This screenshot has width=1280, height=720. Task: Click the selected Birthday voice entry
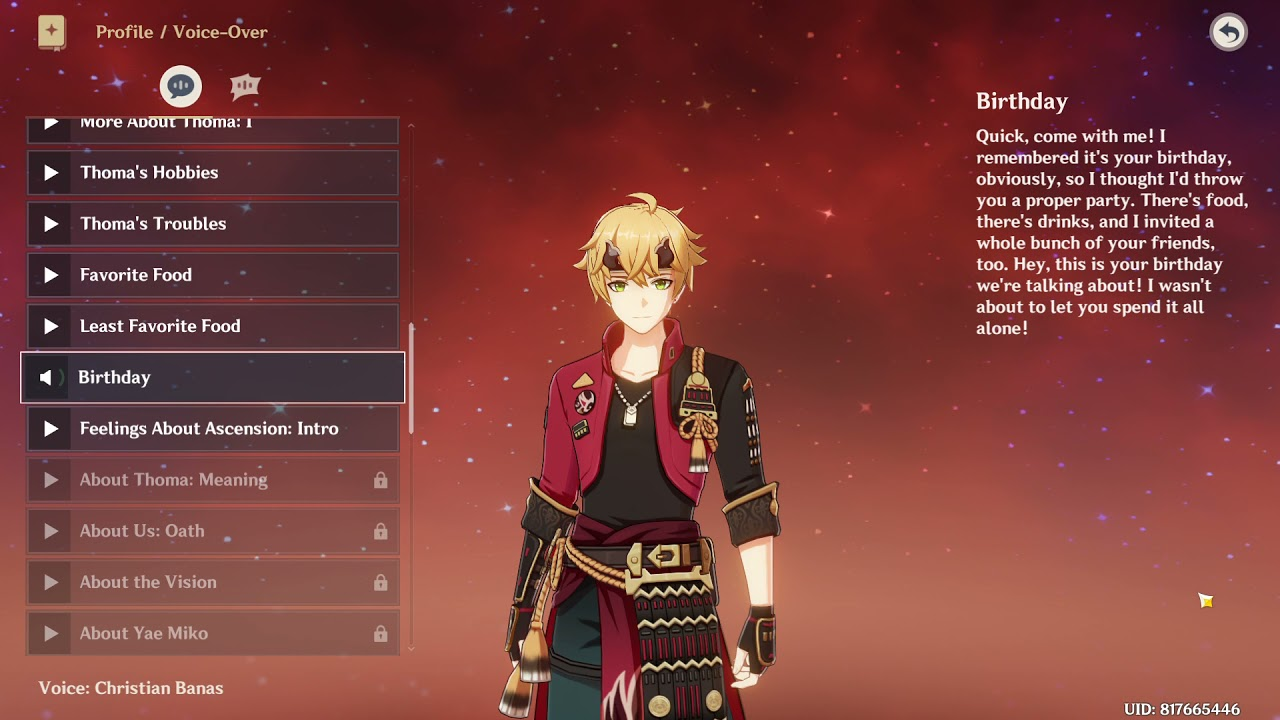[212, 377]
